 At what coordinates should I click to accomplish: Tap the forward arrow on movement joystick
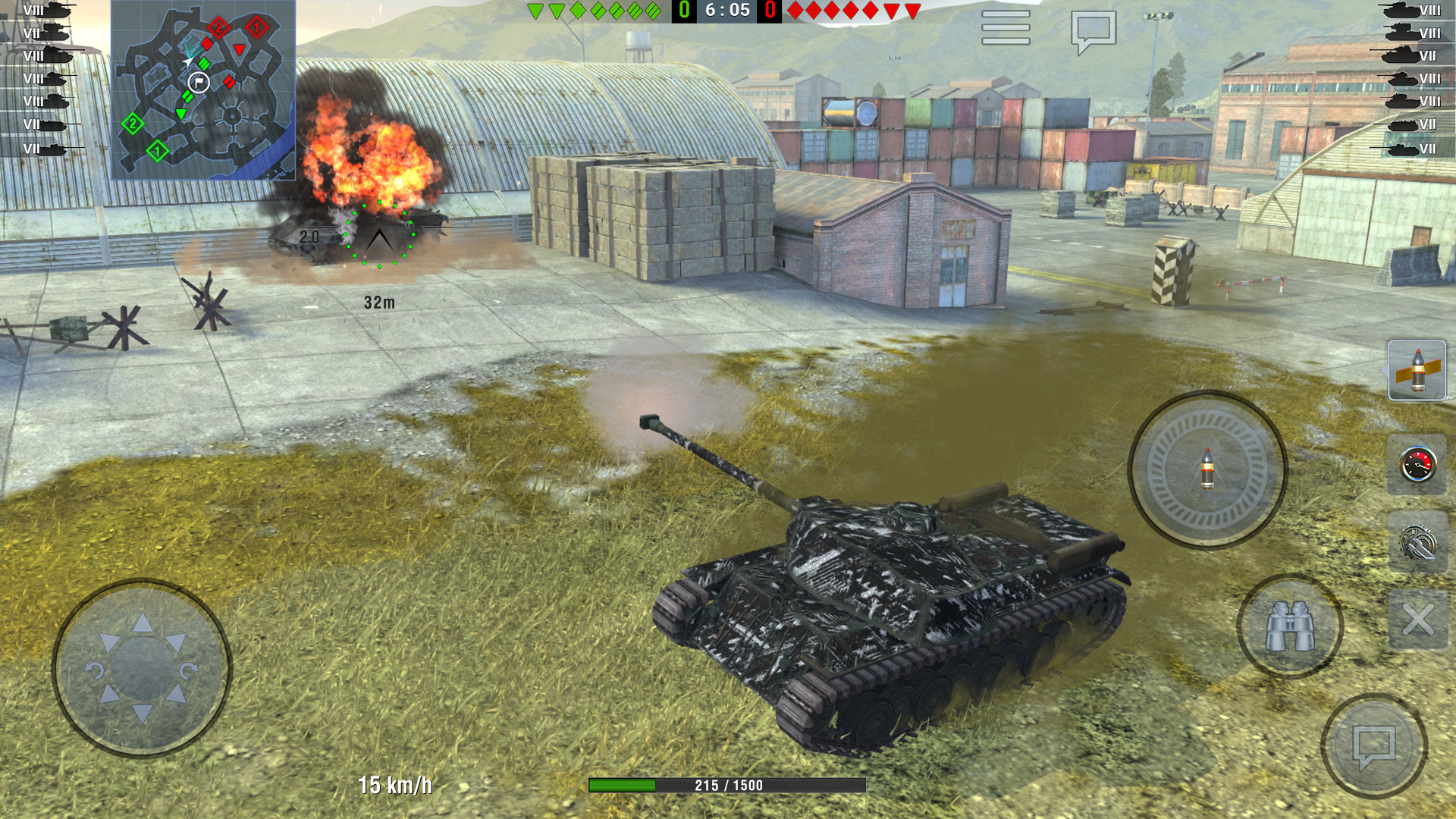click(143, 623)
